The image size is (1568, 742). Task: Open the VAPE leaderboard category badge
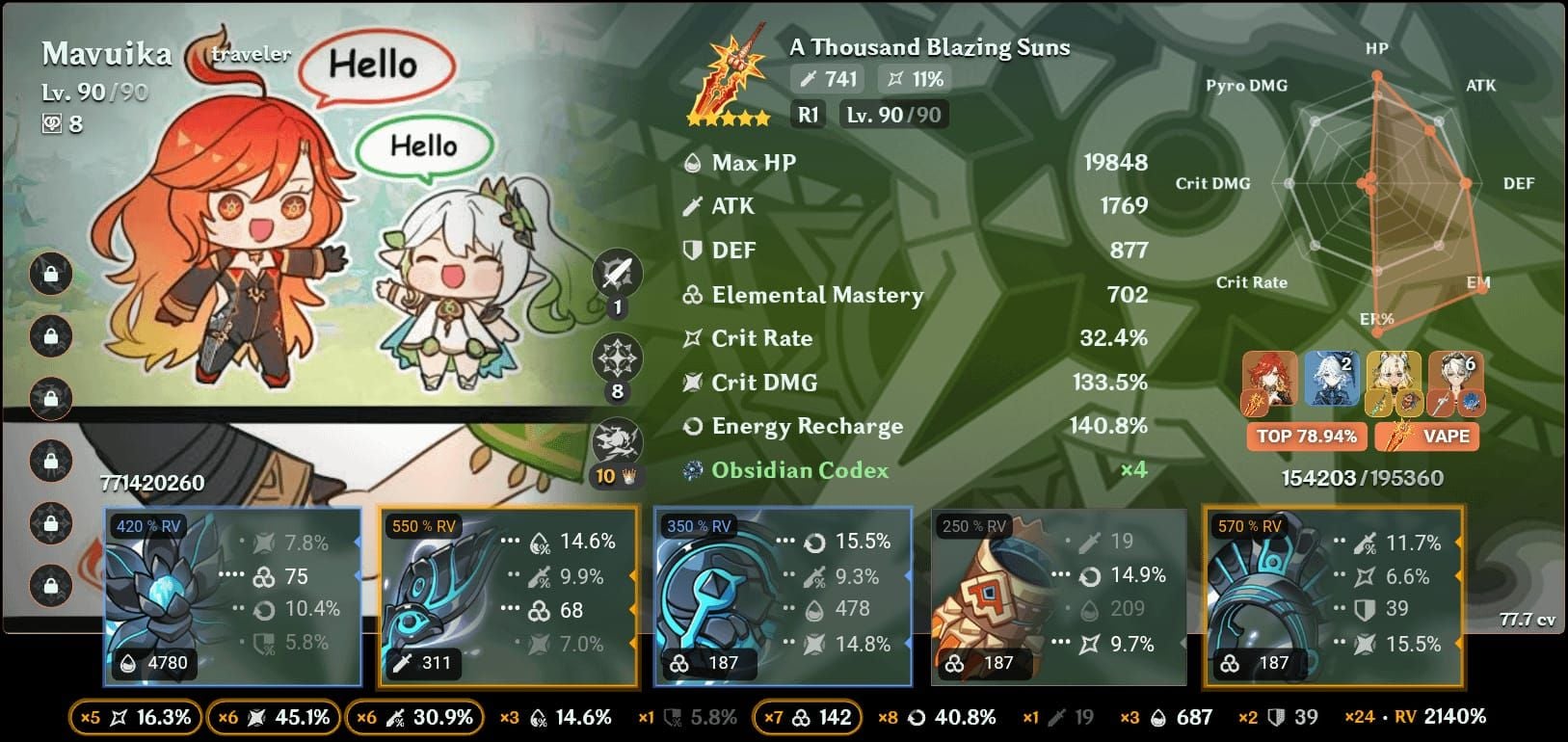pos(1427,437)
